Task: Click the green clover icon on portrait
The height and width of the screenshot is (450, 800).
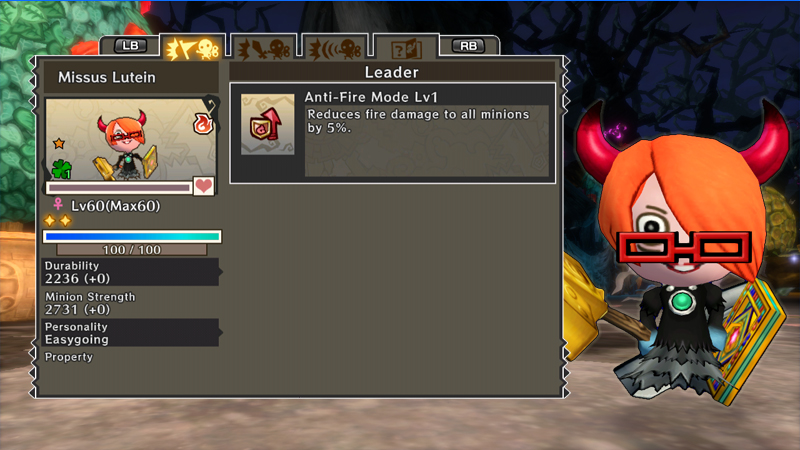Action: click(62, 168)
